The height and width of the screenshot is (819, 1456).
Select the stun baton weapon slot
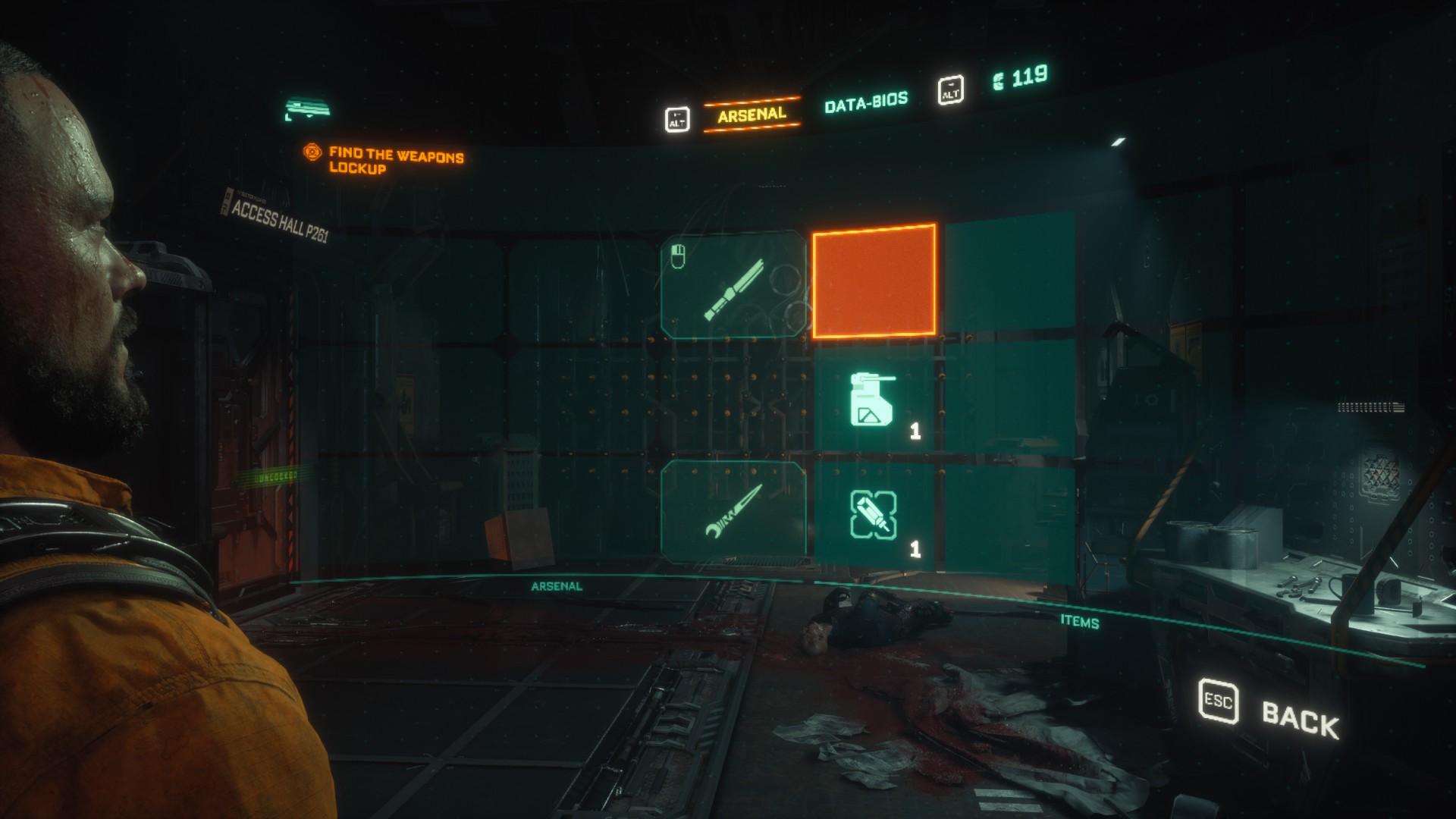733,284
